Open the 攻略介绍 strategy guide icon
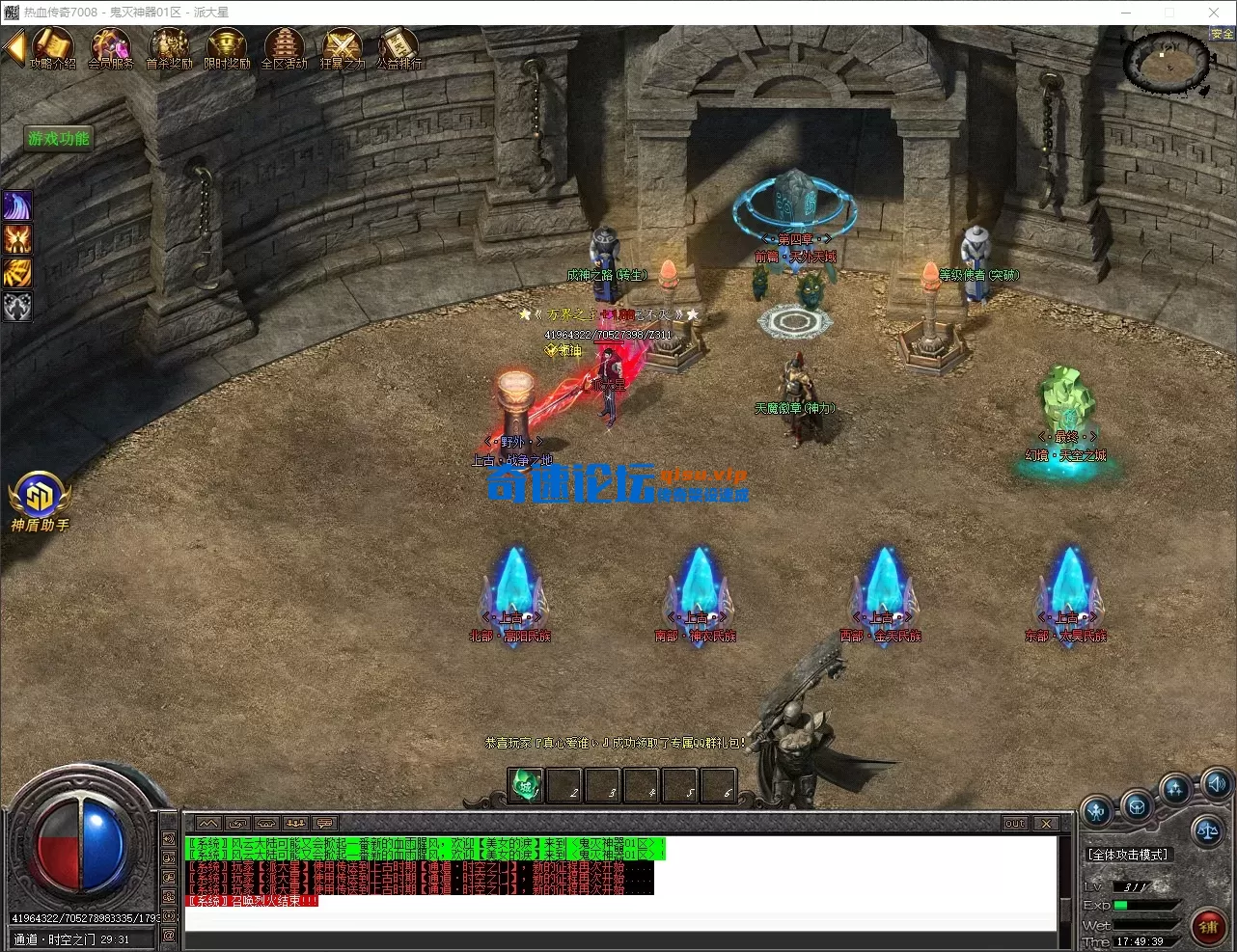Image resolution: width=1237 pixels, height=952 pixels. coord(53,46)
